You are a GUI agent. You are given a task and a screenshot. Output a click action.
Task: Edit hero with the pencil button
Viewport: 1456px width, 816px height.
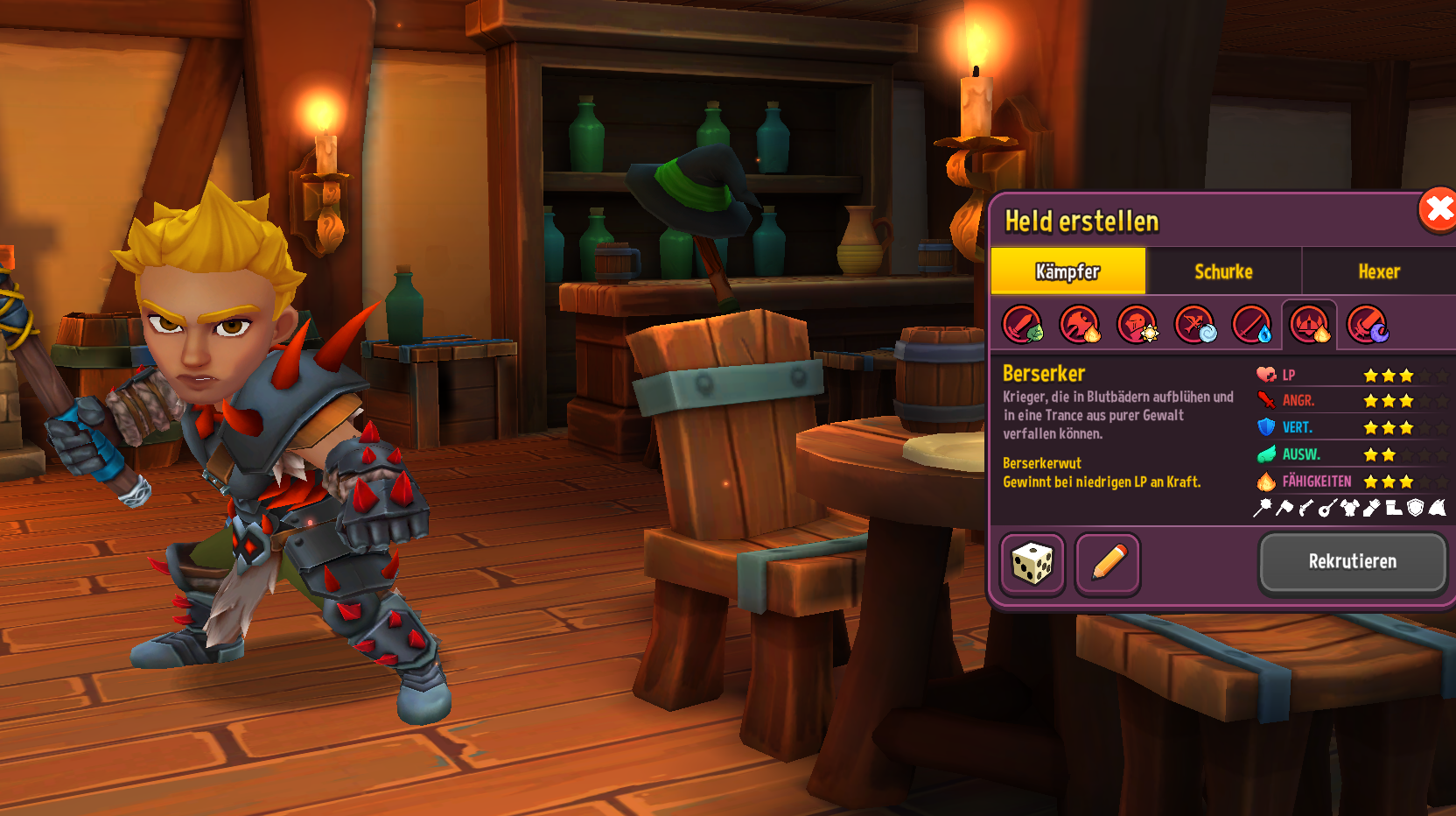1108,564
